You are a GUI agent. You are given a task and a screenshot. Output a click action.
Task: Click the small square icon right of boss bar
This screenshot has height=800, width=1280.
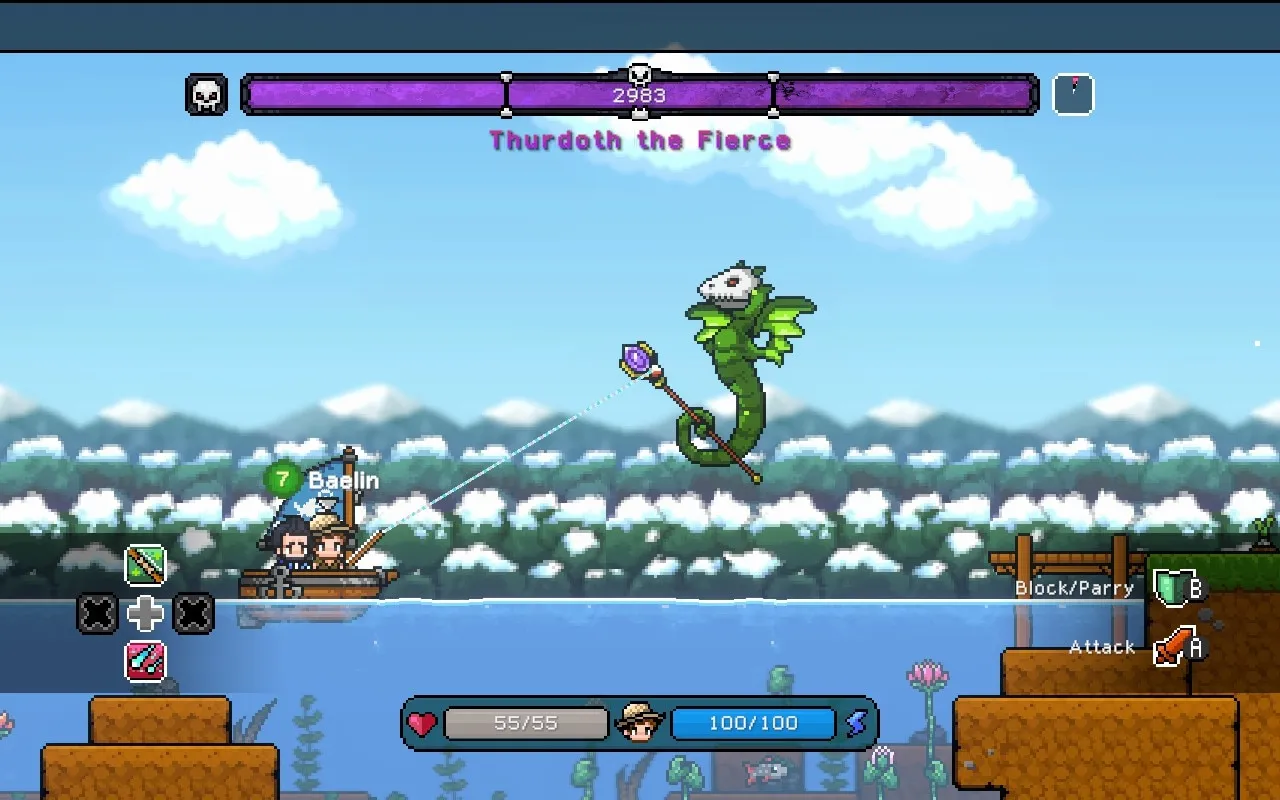click(x=1073, y=95)
